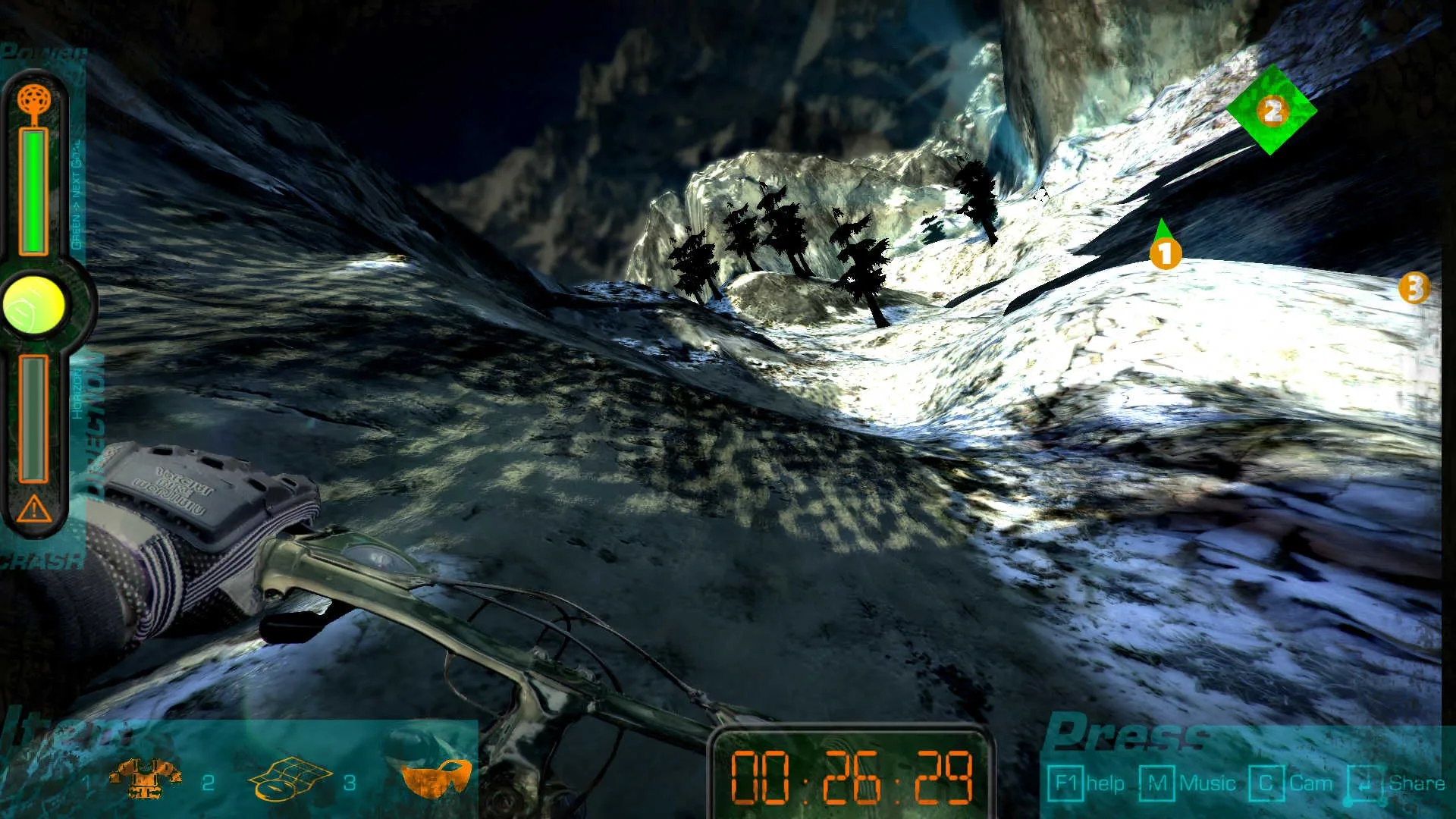This screenshot has width=1456, height=819.
Task: Click the green Power meter bar
Action: (x=32, y=190)
